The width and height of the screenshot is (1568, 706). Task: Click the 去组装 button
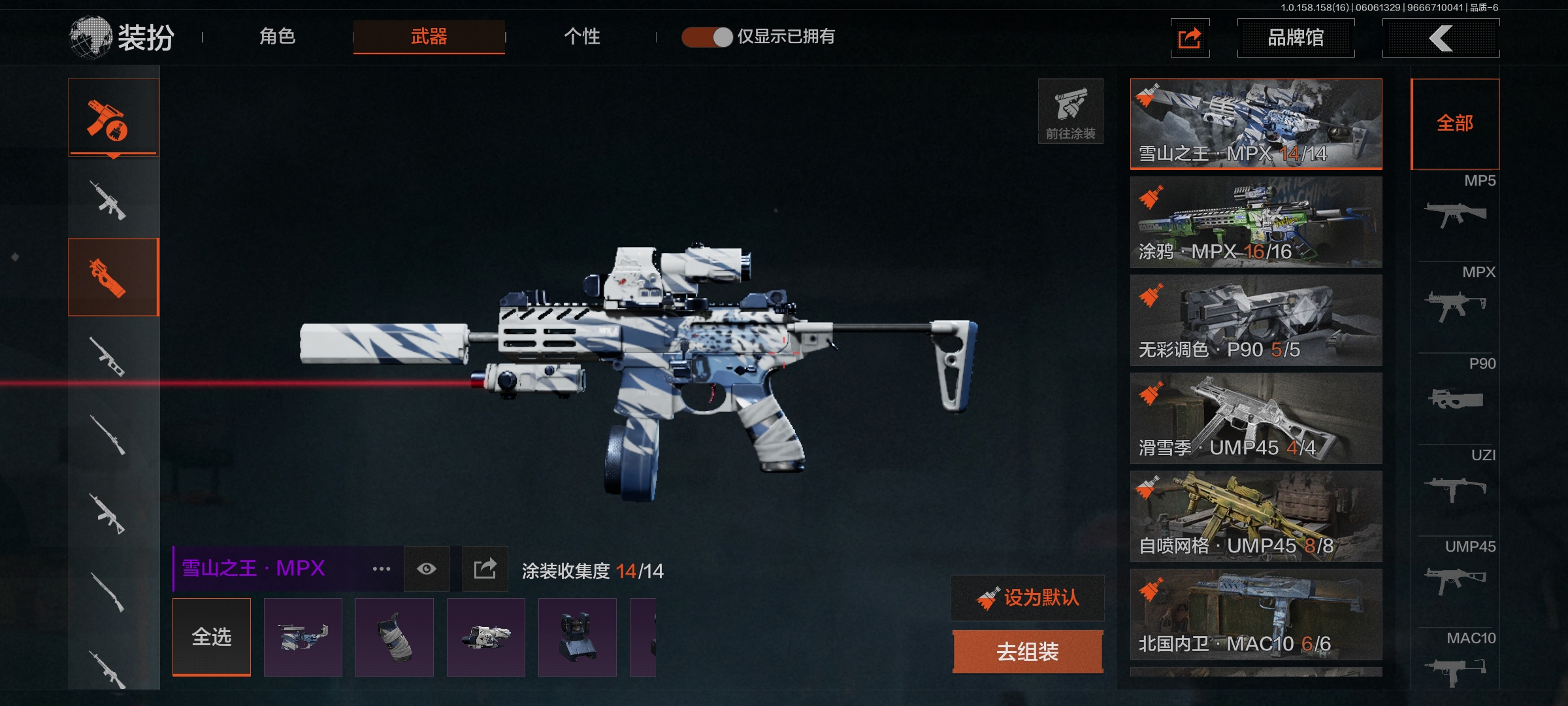click(x=1028, y=651)
